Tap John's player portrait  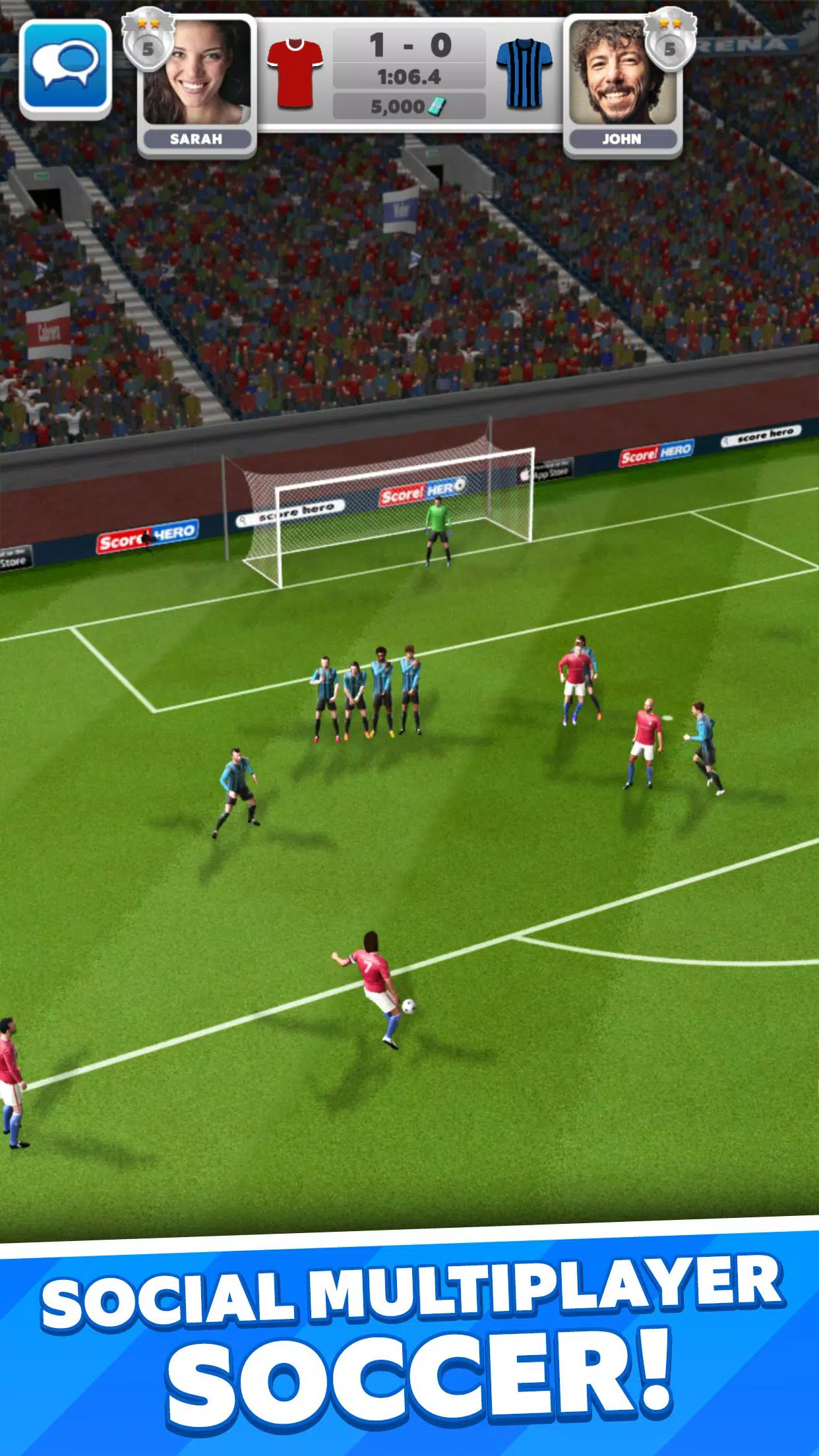point(622,74)
